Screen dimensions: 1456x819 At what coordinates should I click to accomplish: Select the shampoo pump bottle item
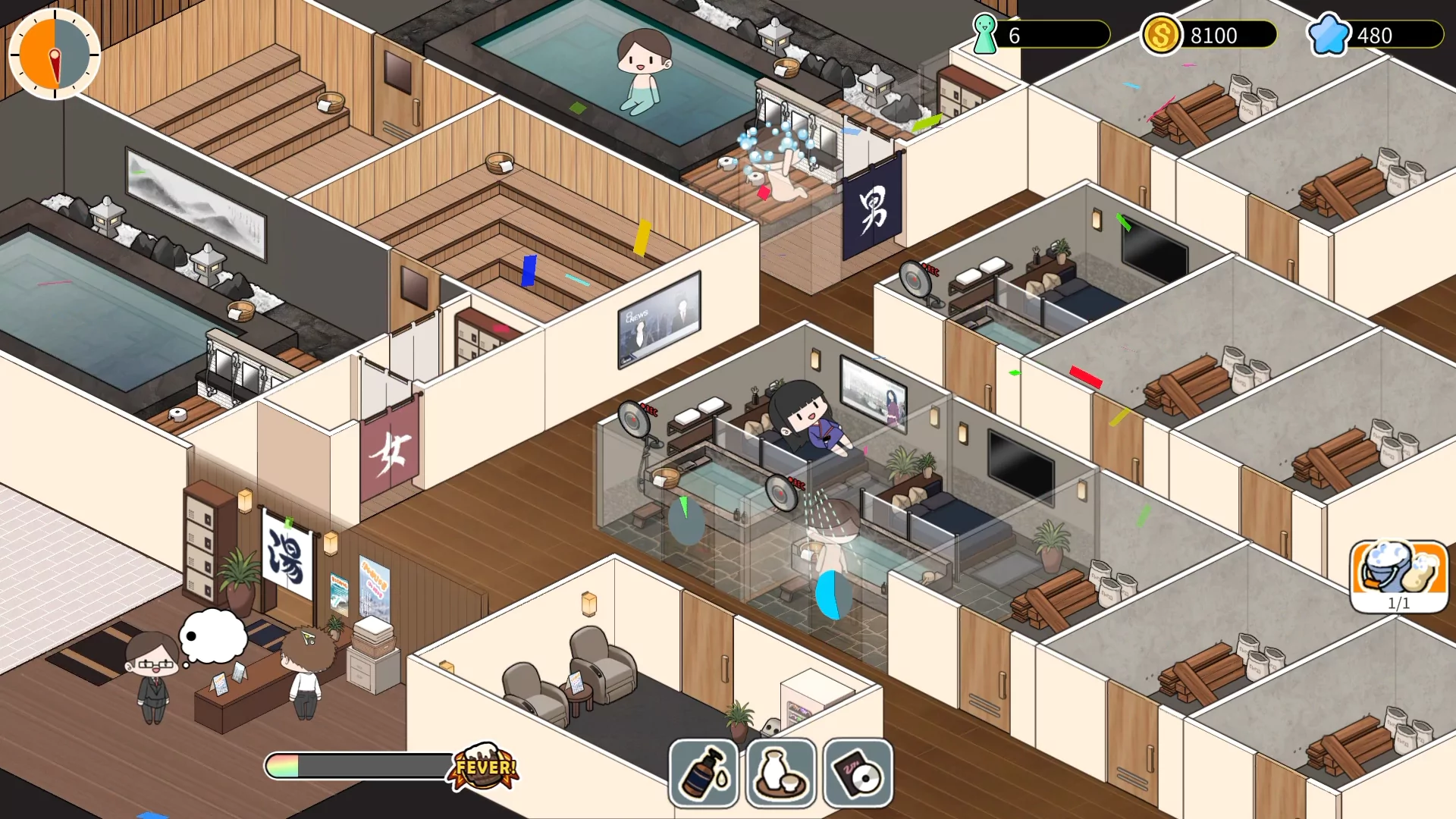pyautogui.click(x=703, y=773)
